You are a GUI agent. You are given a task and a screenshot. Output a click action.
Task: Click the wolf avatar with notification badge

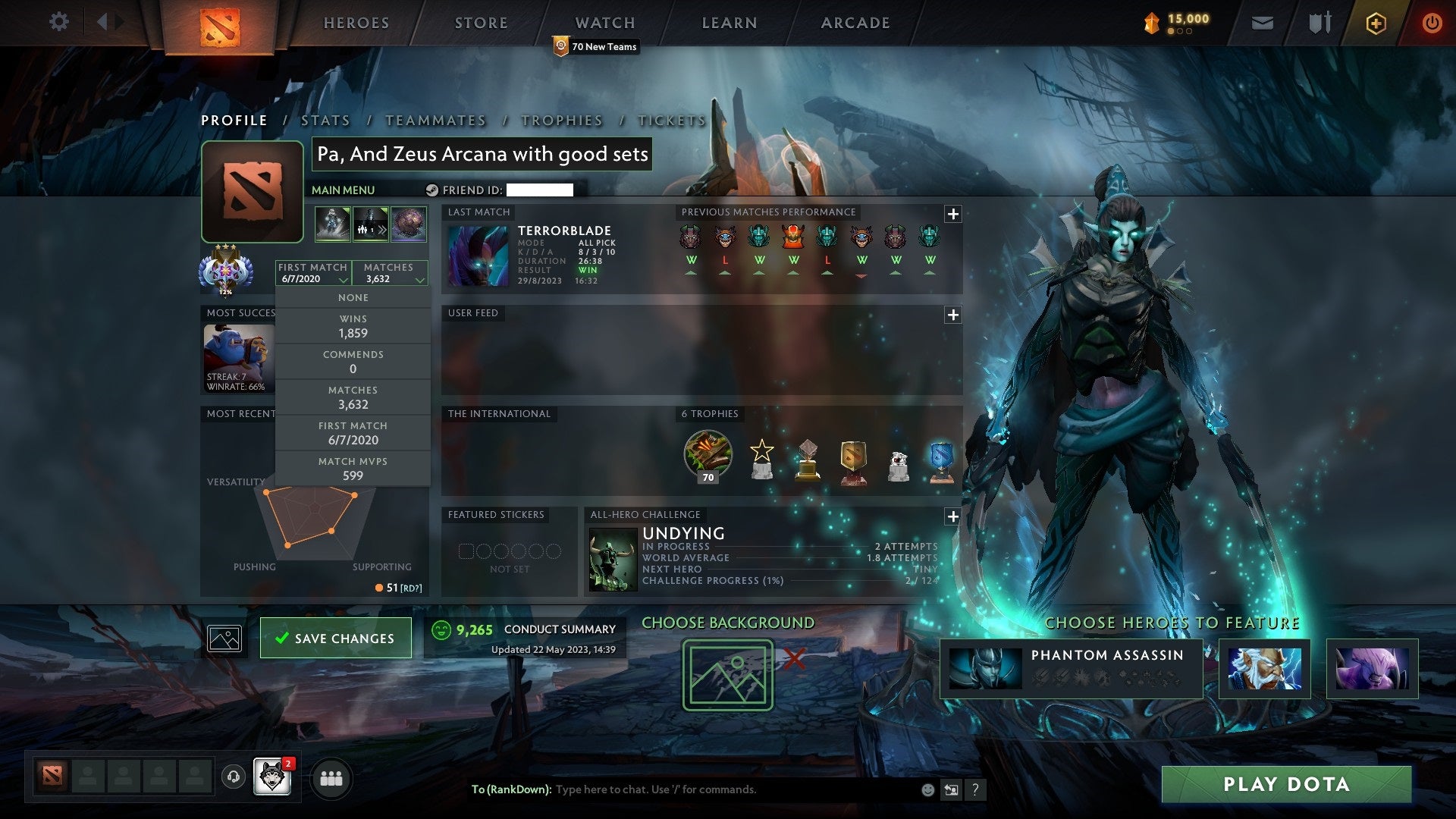click(272, 777)
